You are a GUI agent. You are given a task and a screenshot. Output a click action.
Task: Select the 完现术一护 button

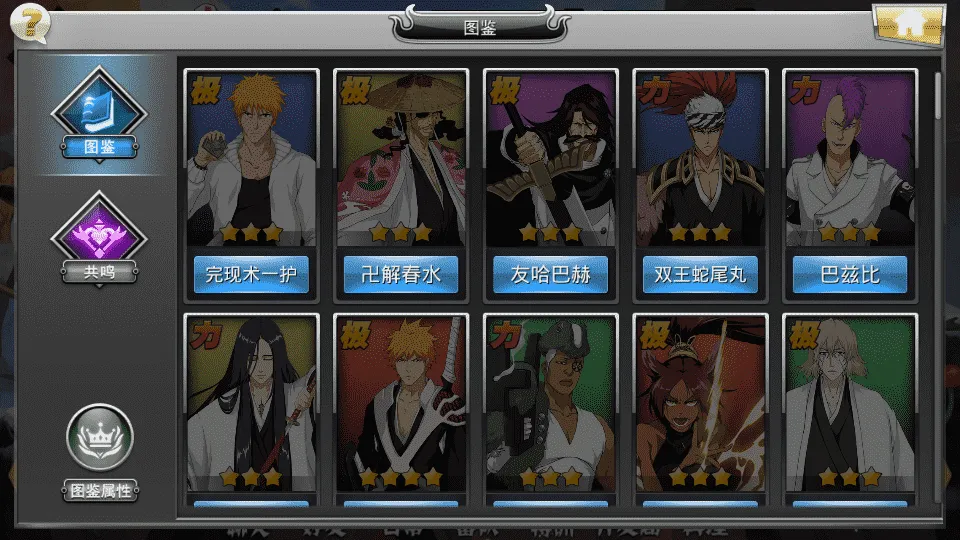251,274
